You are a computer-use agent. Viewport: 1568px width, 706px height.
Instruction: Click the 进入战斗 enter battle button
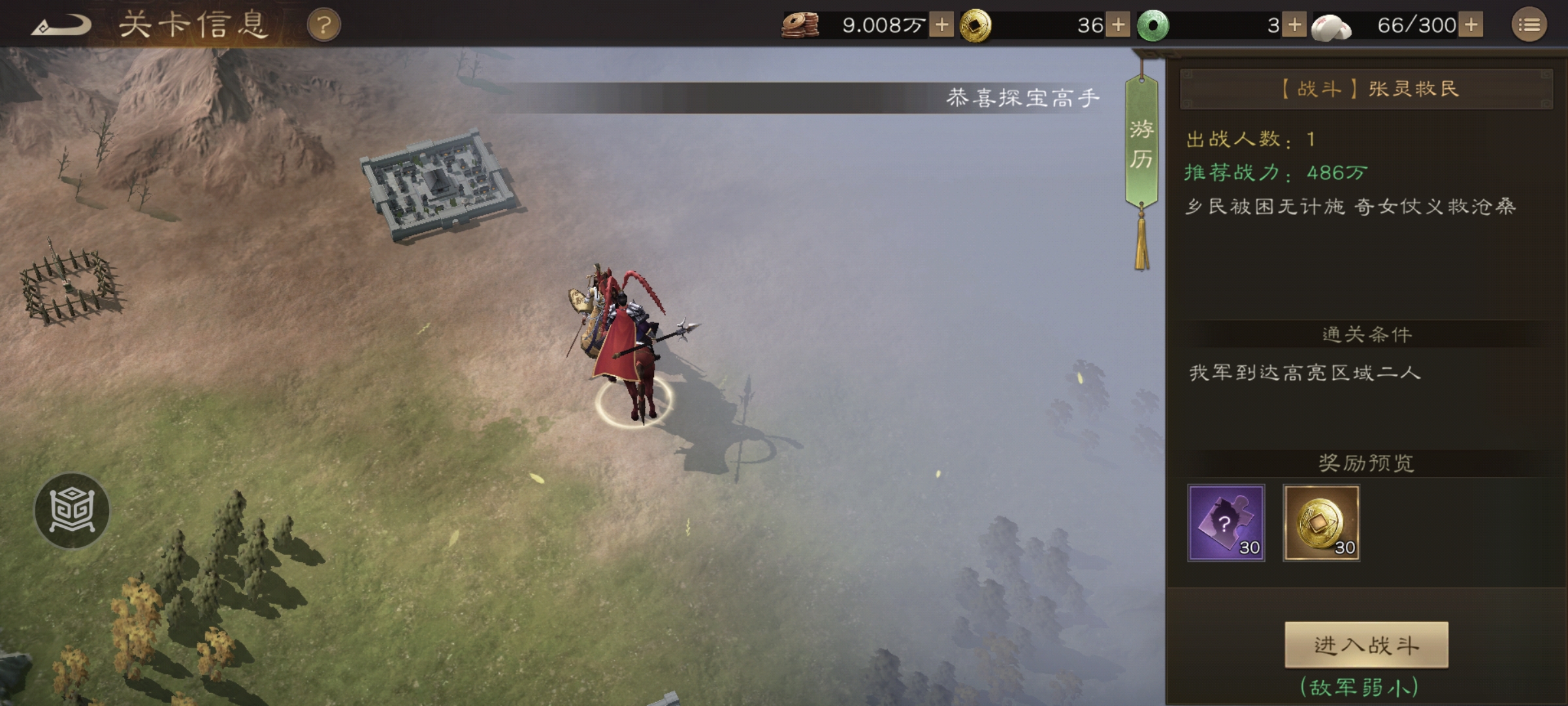point(1366,645)
